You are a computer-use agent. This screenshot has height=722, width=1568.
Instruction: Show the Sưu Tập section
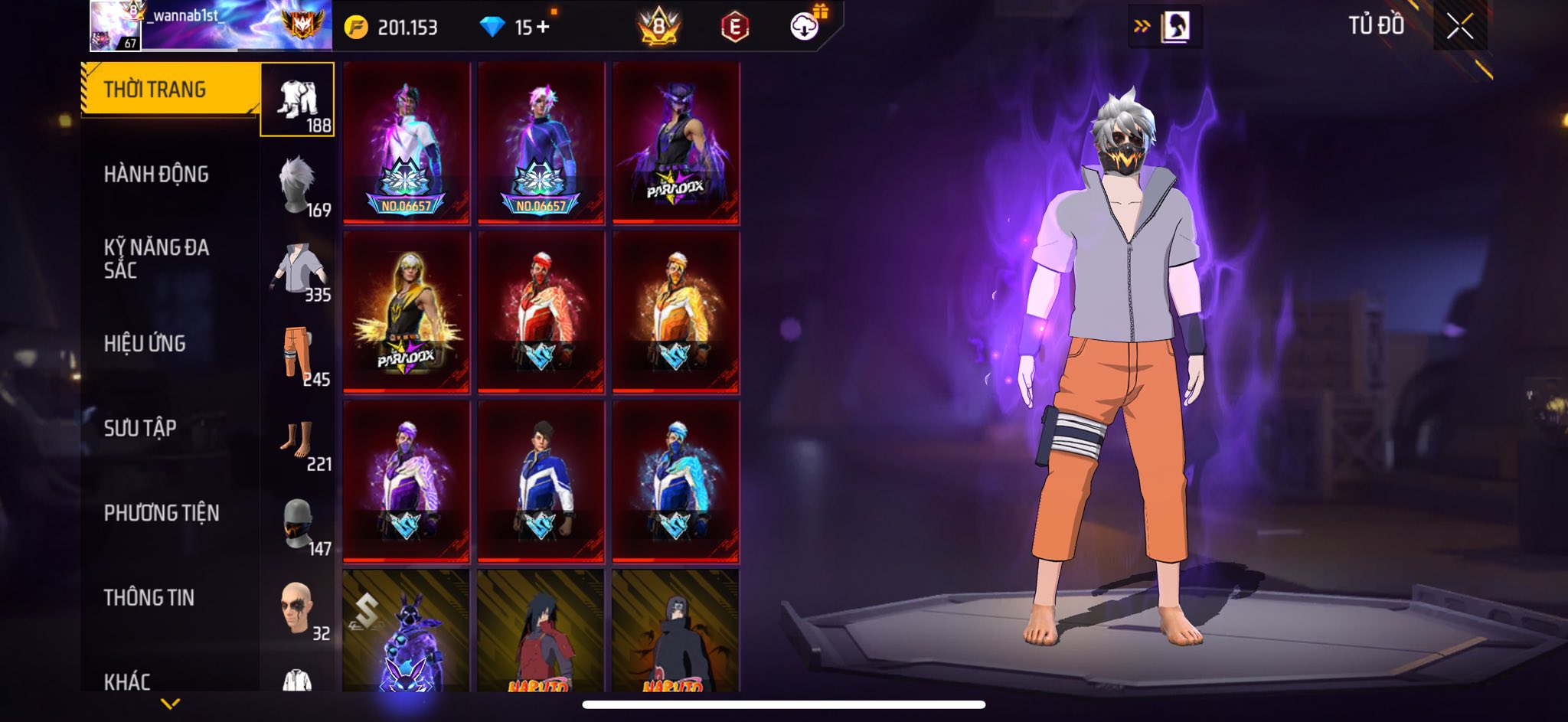click(x=140, y=428)
